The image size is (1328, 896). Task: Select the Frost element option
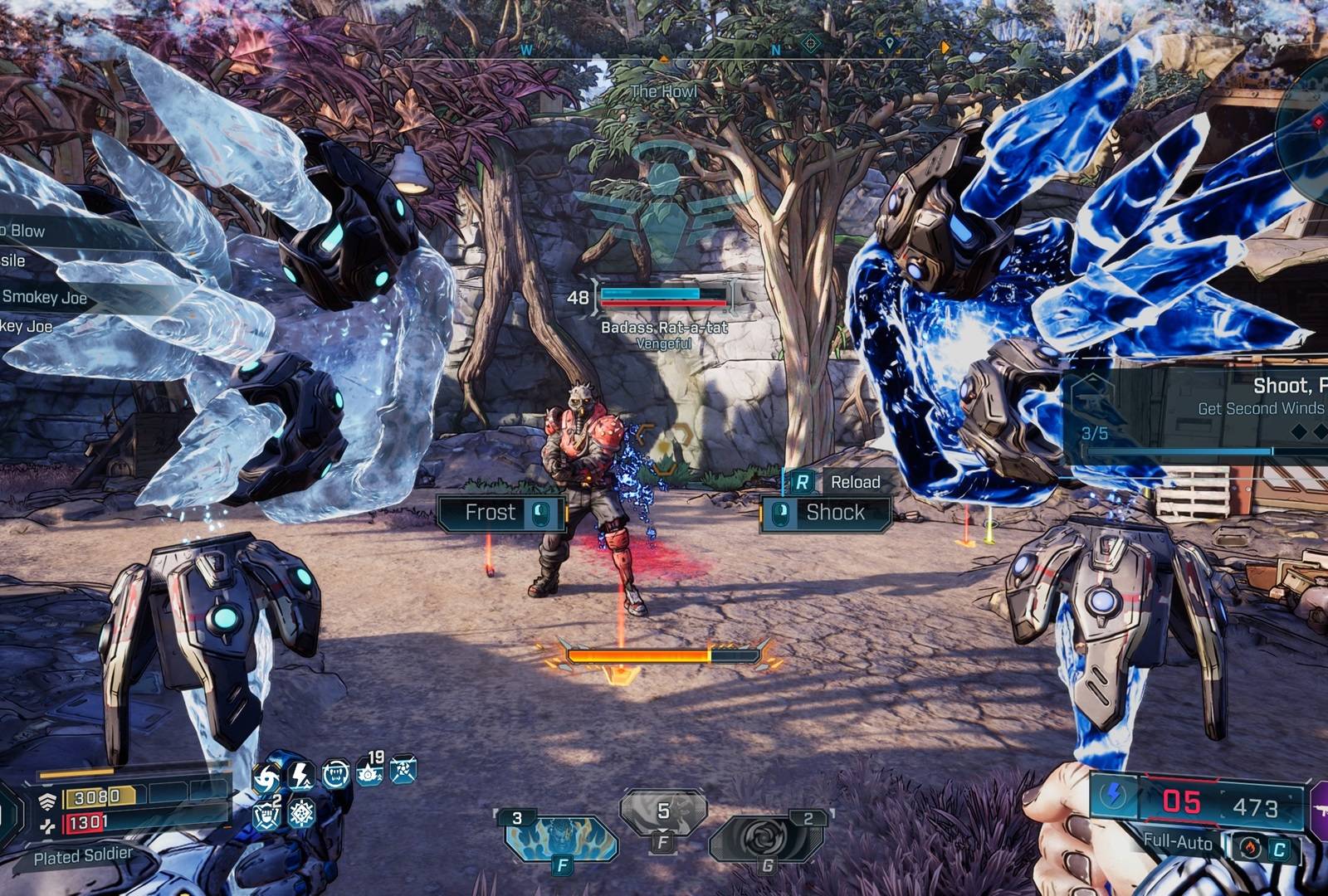pos(501,513)
